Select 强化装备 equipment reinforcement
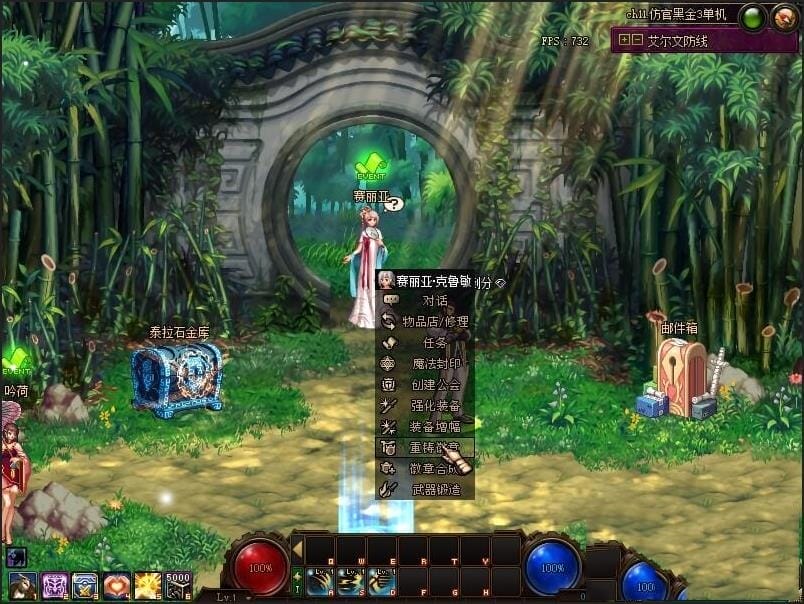This screenshot has height=604, width=804. pos(434,406)
